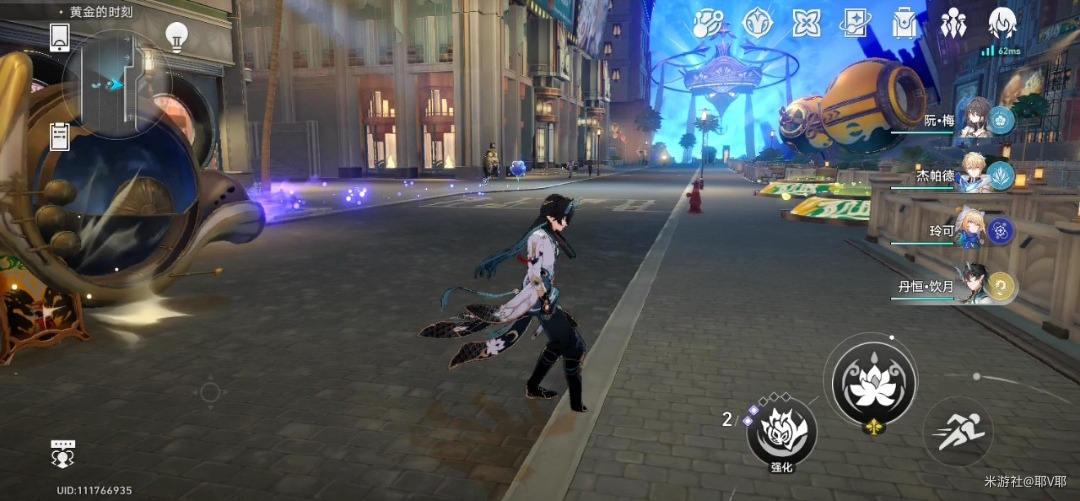
Task: Use the 强化 technique skill
Action: pyautogui.click(x=781, y=432)
